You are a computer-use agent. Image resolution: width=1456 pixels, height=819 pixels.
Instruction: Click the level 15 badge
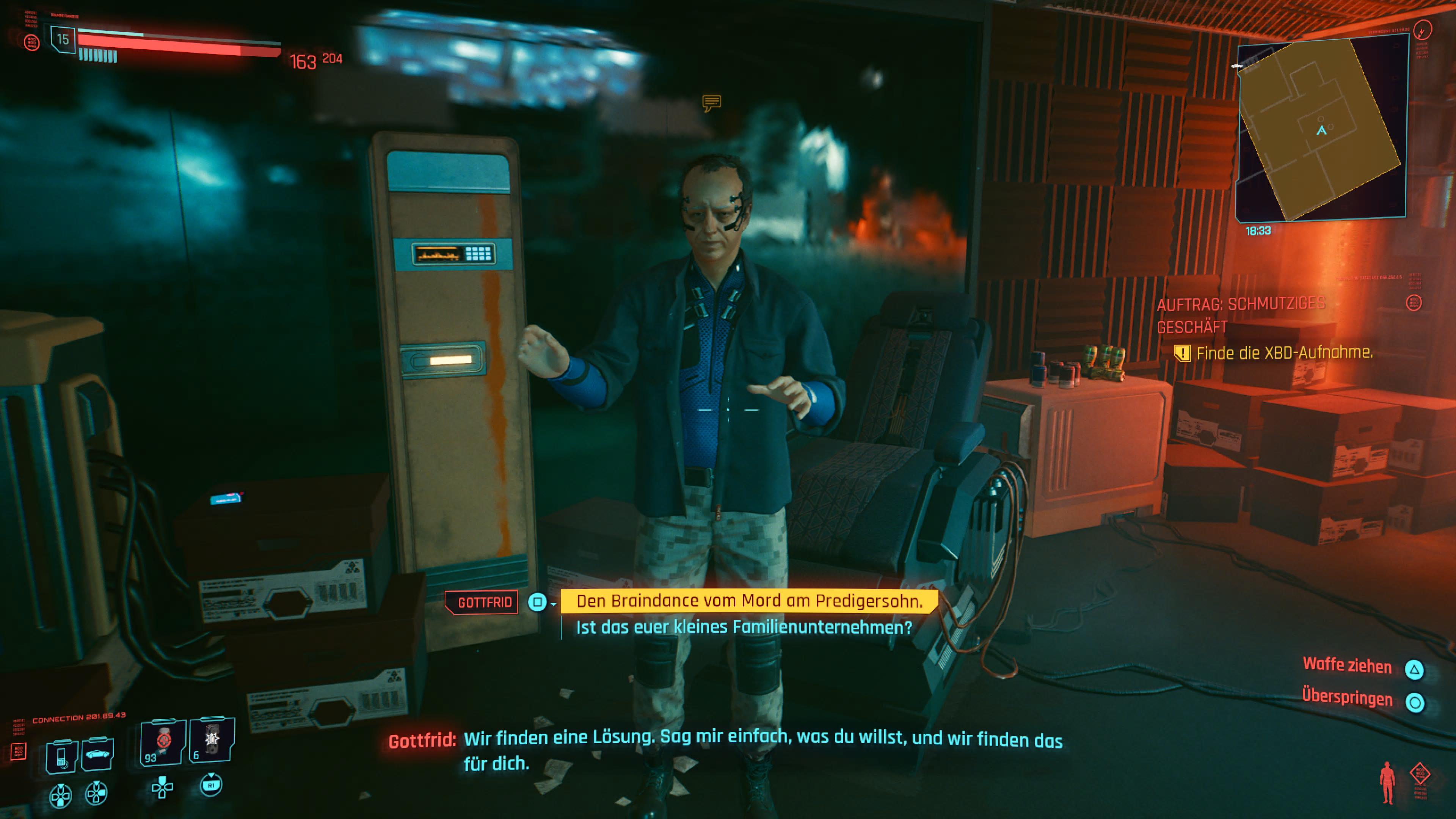tap(63, 39)
